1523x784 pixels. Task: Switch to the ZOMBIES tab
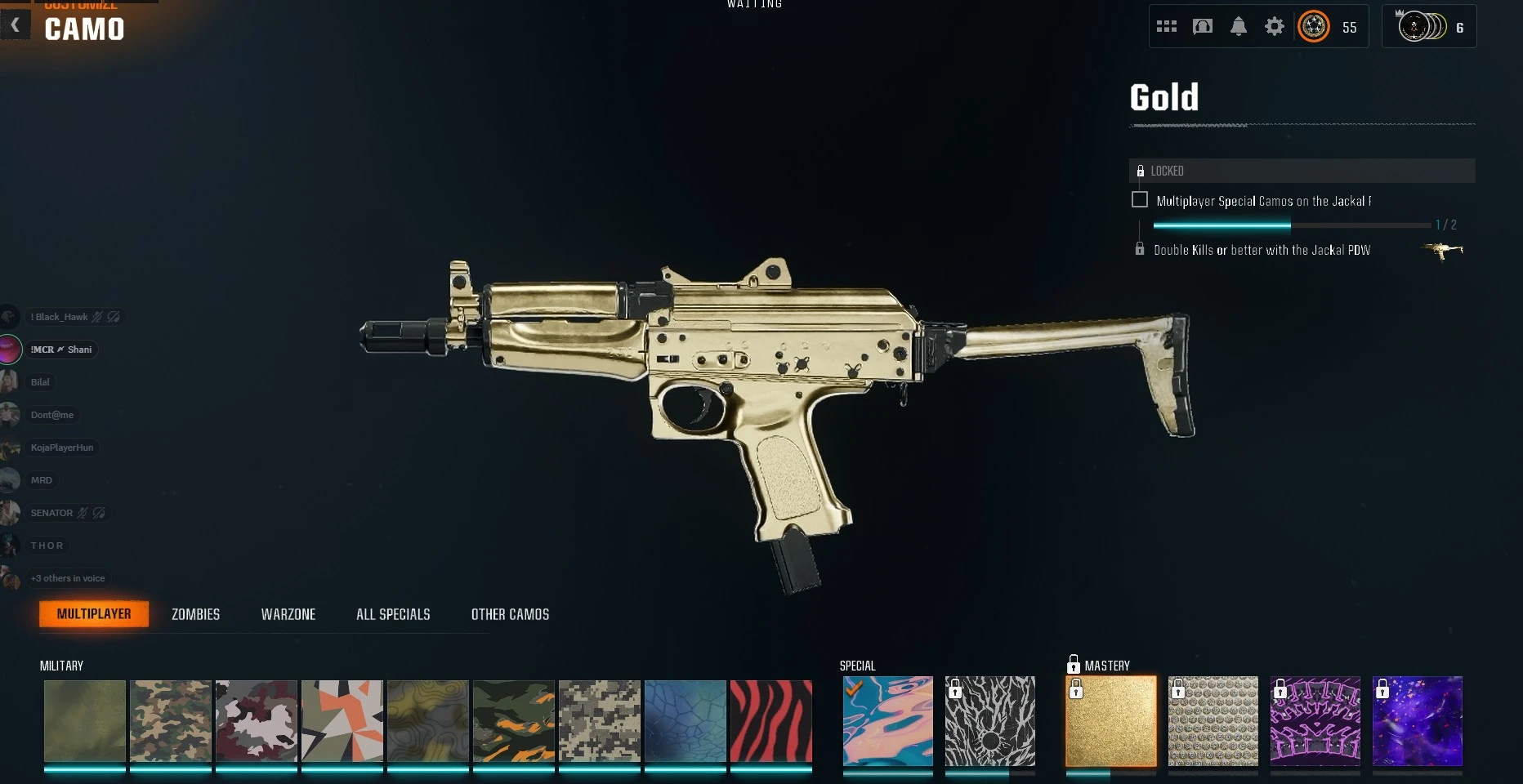click(x=195, y=614)
